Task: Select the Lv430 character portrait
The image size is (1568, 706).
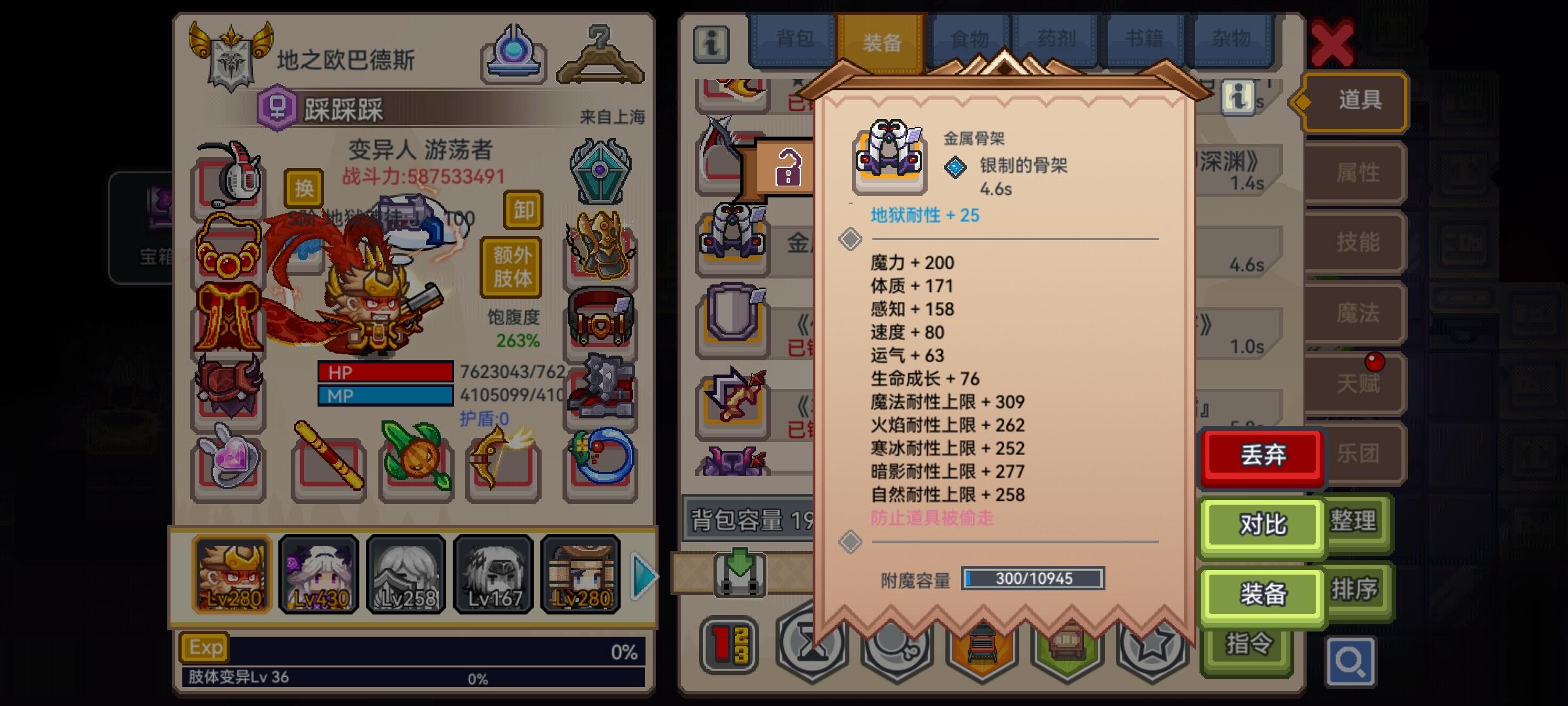Action: (318, 574)
